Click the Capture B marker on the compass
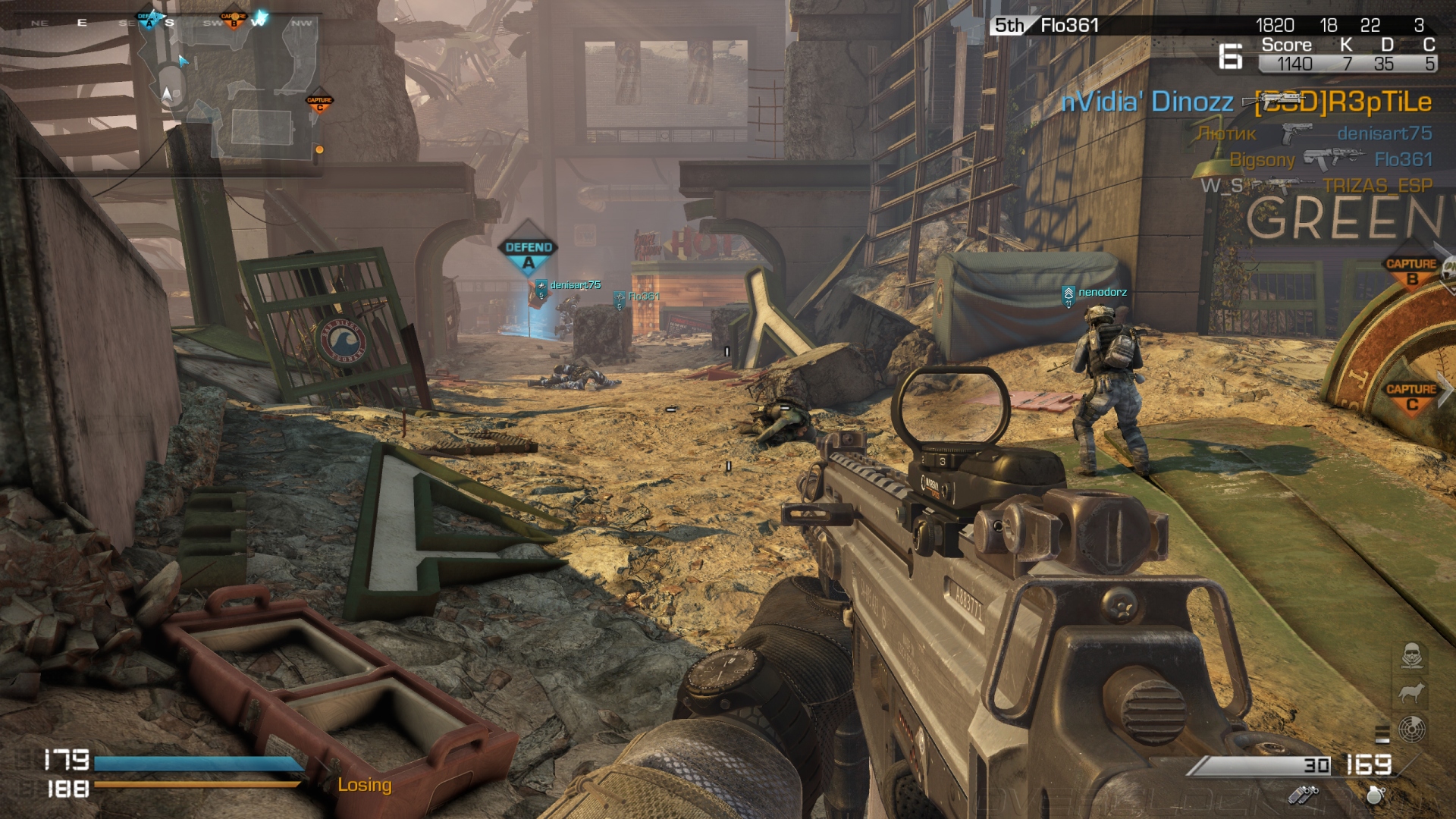 pyautogui.click(x=234, y=19)
